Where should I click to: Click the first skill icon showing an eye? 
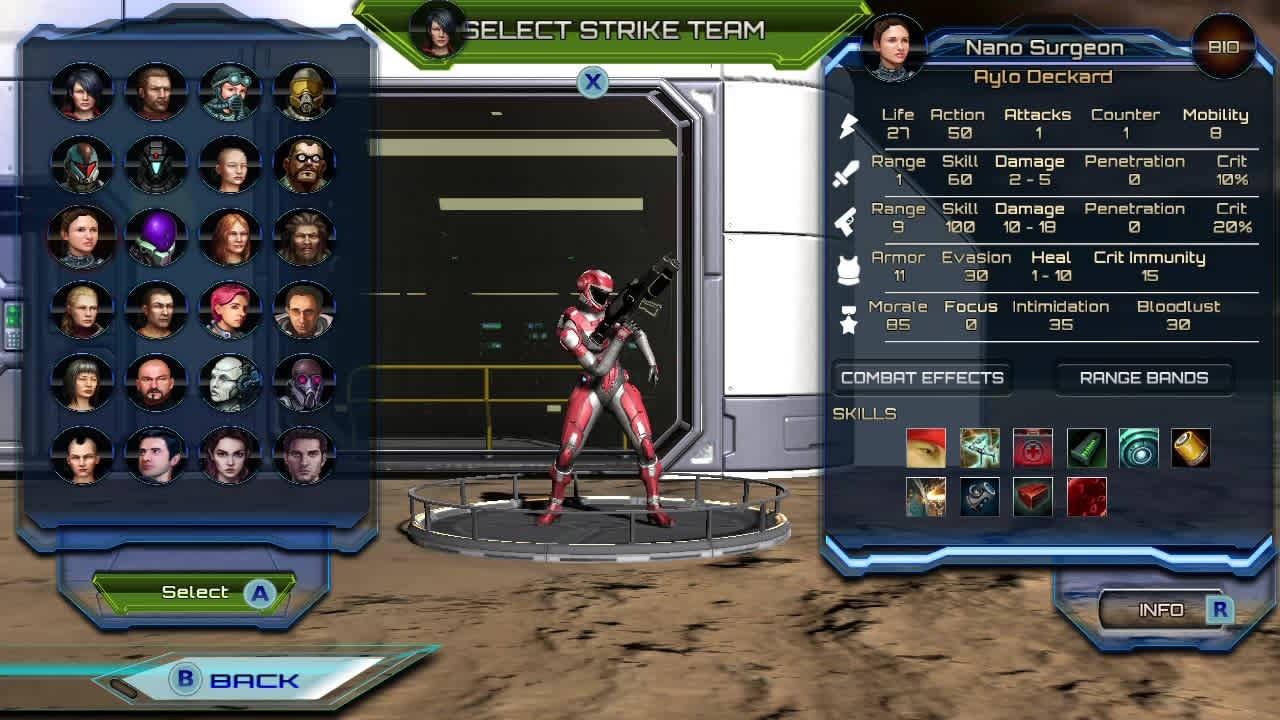pyautogui.click(x=924, y=448)
